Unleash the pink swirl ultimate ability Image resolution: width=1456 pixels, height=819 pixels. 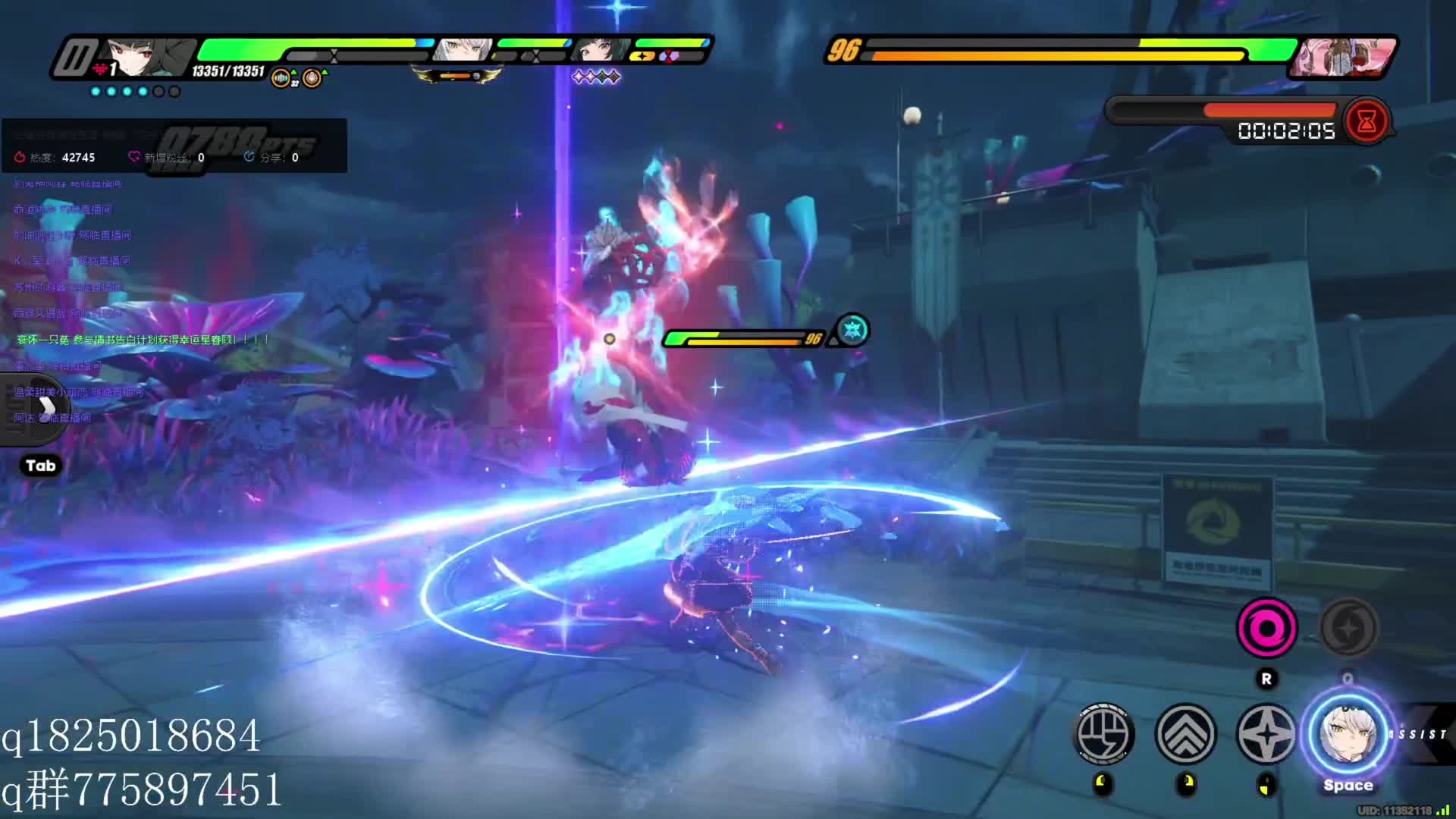click(x=1266, y=628)
